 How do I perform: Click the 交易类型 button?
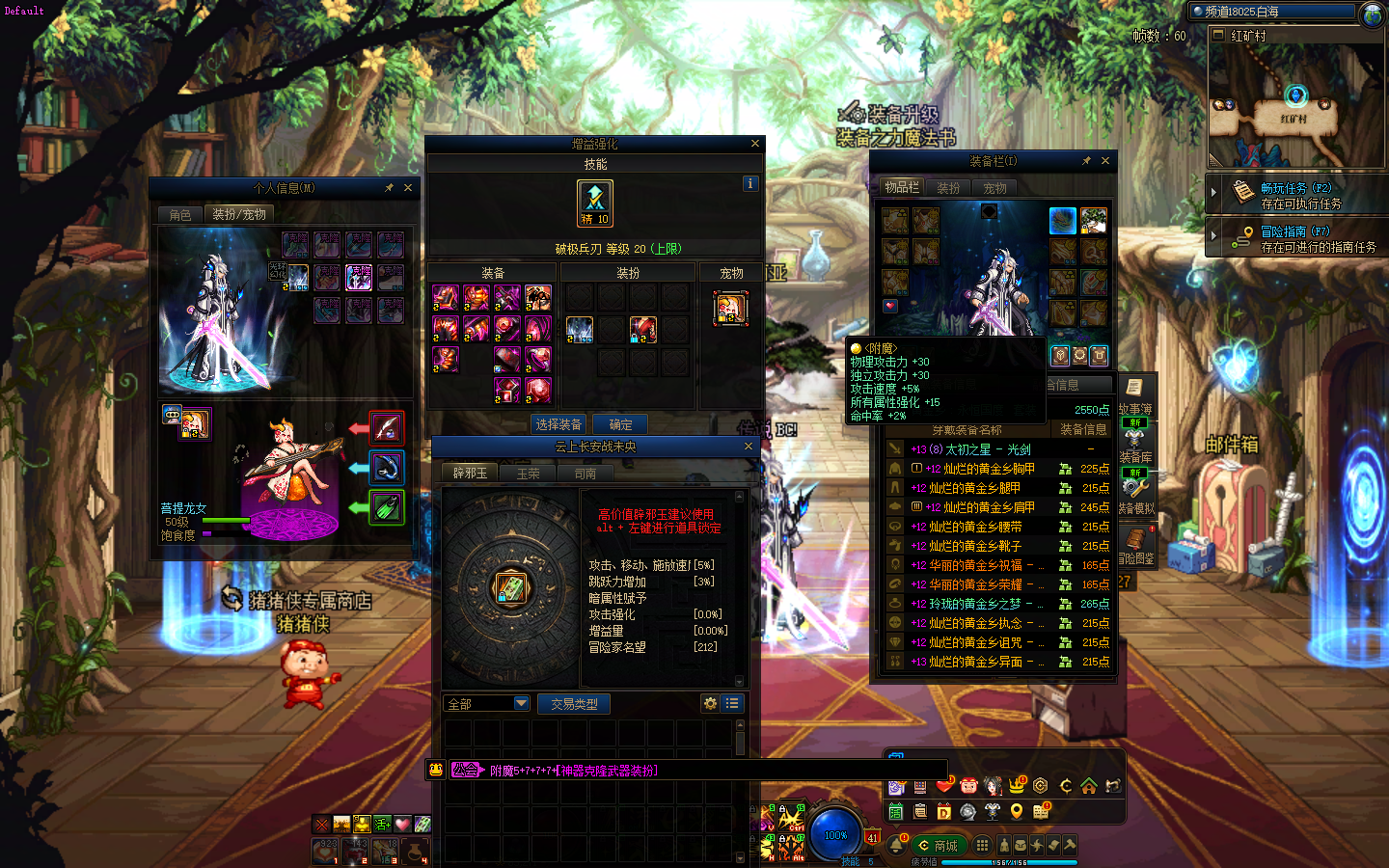click(574, 704)
